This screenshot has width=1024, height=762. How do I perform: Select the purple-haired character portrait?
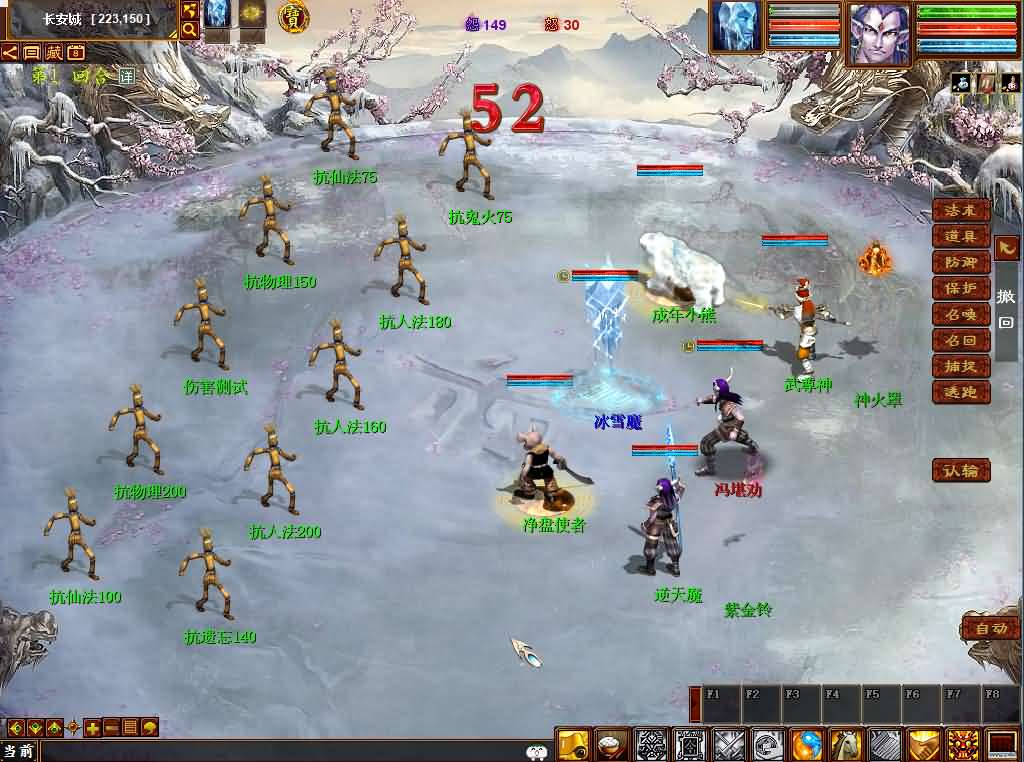pos(879,33)
